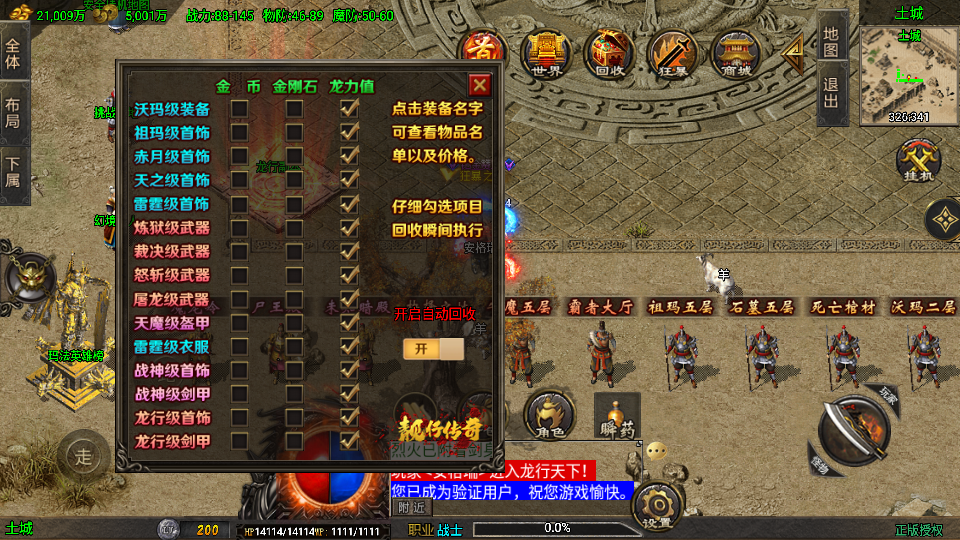Viewport: 960px width, 540px height.
Task: Click the 退出 exit button
Action: tap(832, 96)
